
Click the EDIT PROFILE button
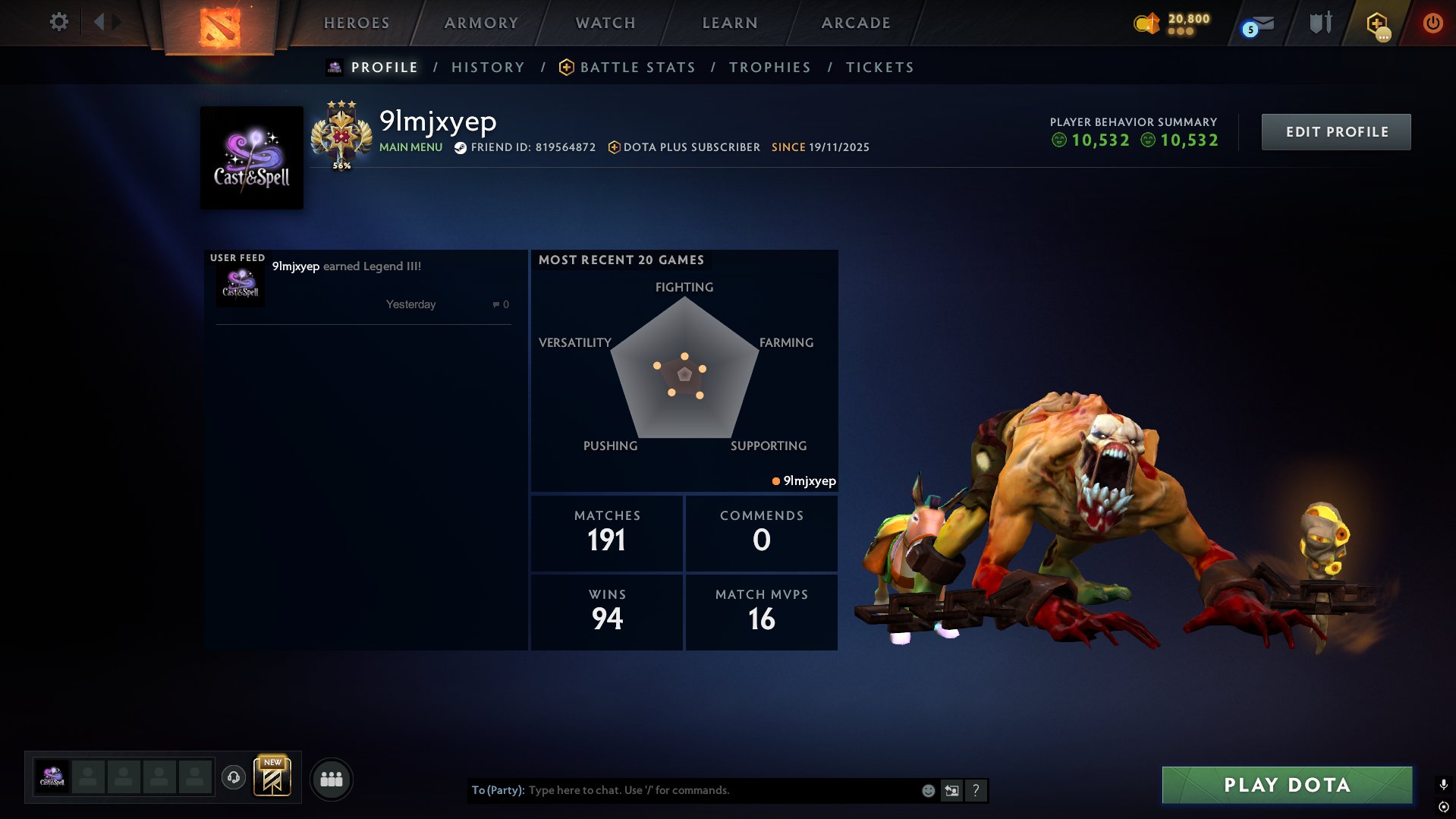click(x=1336, y=131)
